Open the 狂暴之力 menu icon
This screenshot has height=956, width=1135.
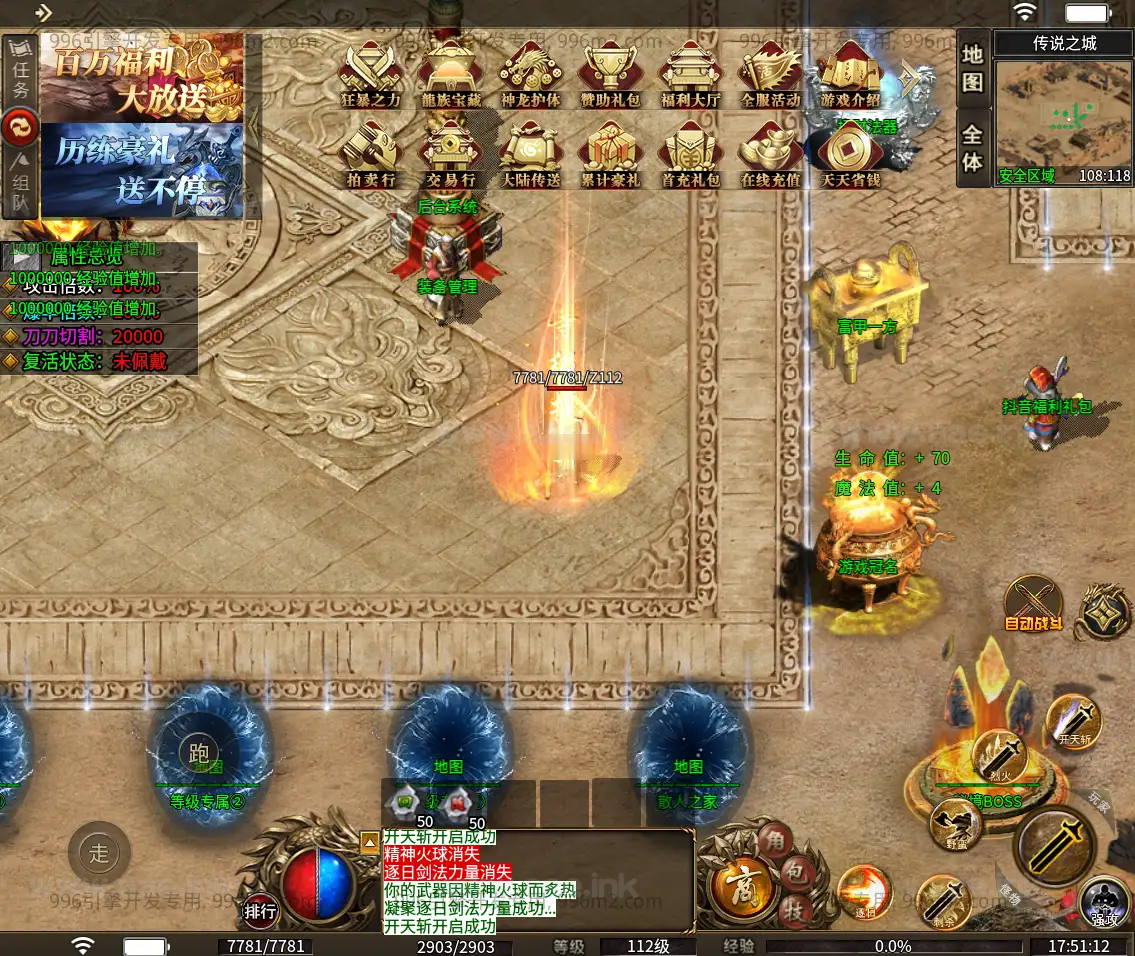[371, 72]
